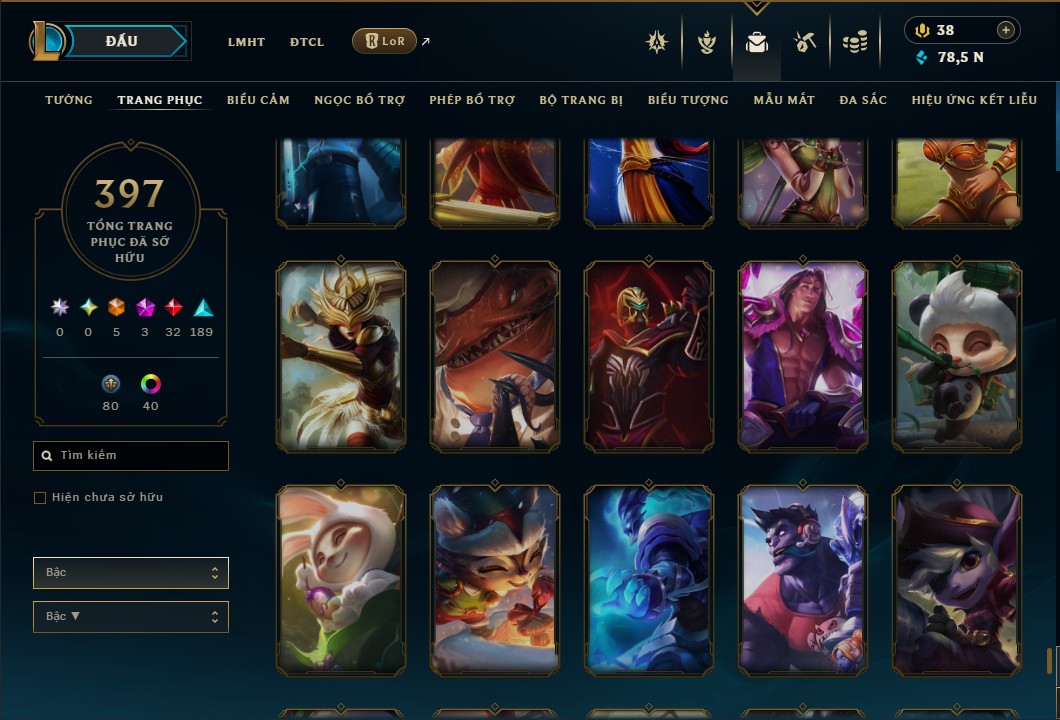Switch to the MẪU MẮT wards tab
This screenshot has height=720, width=1060.
click(x=784, y=100)
